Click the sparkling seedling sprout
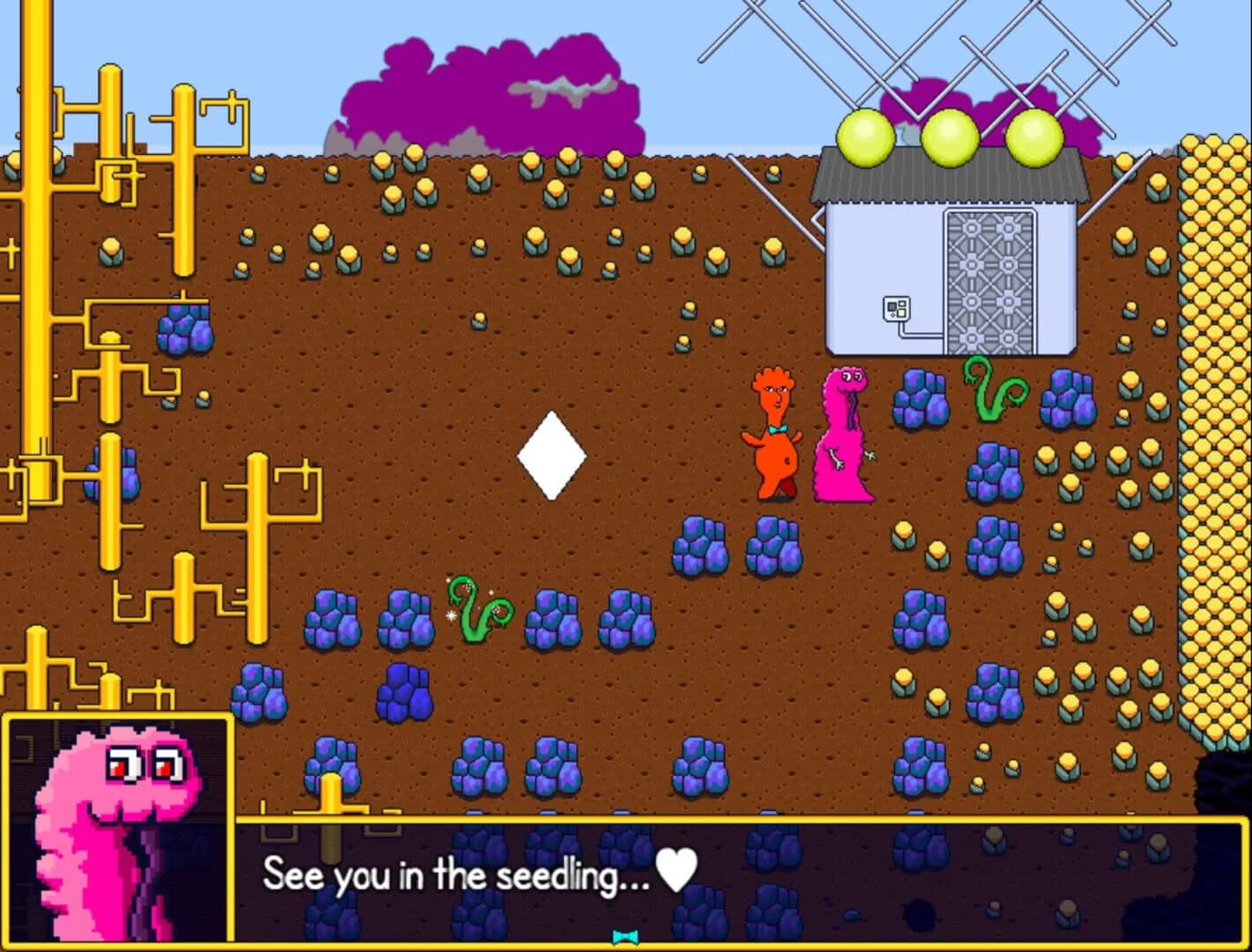The image size is (1252, 952). click(x=481, y=613)
